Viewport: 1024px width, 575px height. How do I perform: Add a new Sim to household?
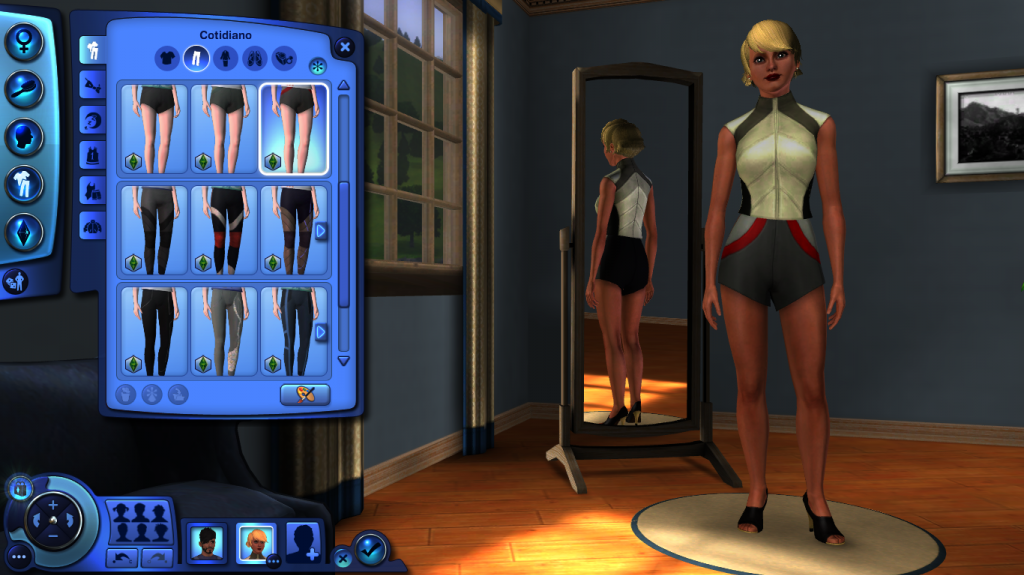pos(304,543)
